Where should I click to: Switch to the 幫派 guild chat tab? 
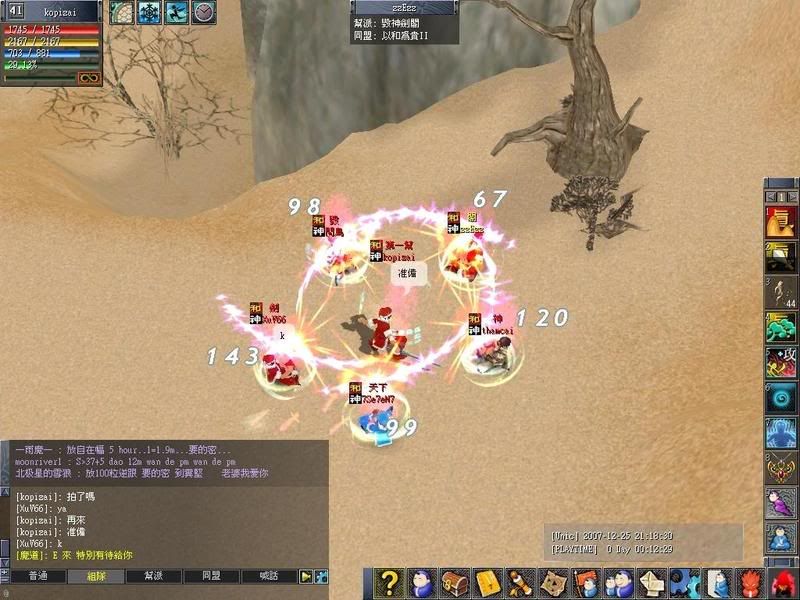(x=153, y=577)
